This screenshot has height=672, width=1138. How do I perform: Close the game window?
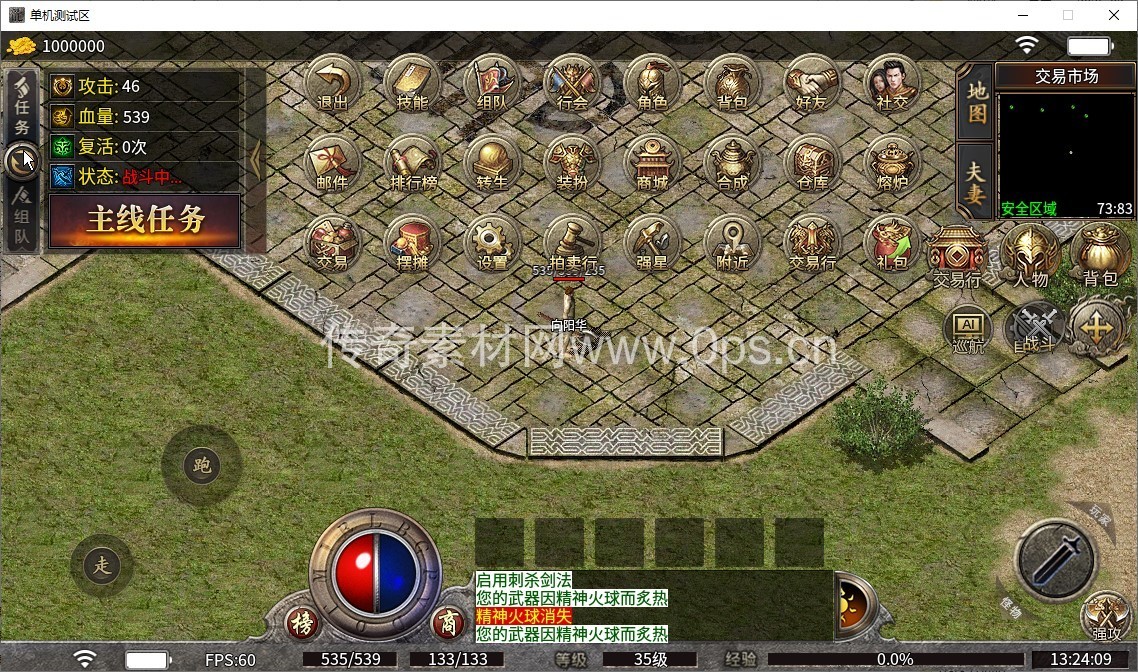1115,15
